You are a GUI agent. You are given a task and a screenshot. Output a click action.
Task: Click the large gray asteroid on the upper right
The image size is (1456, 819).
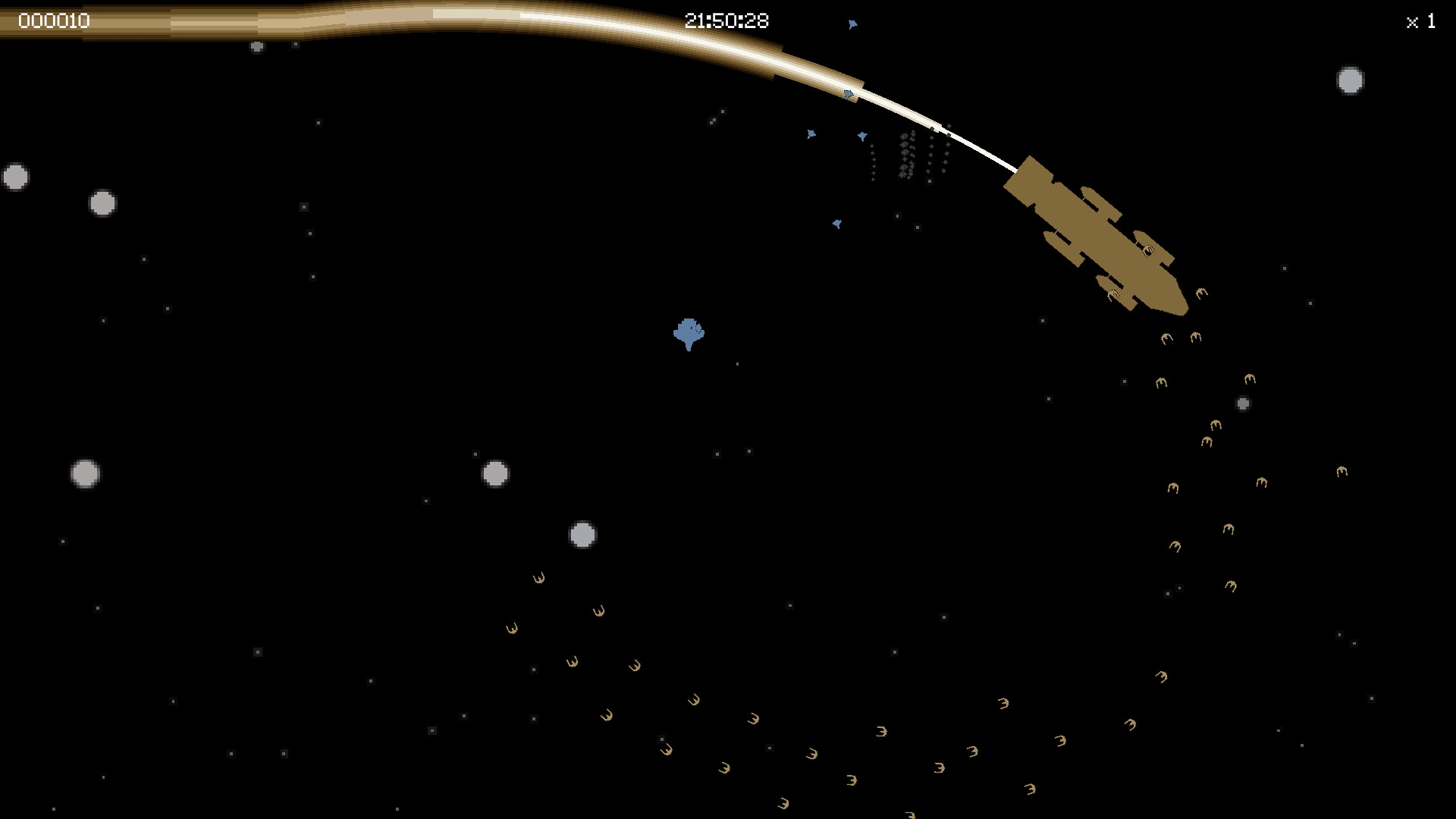(x=1349, y=80)
